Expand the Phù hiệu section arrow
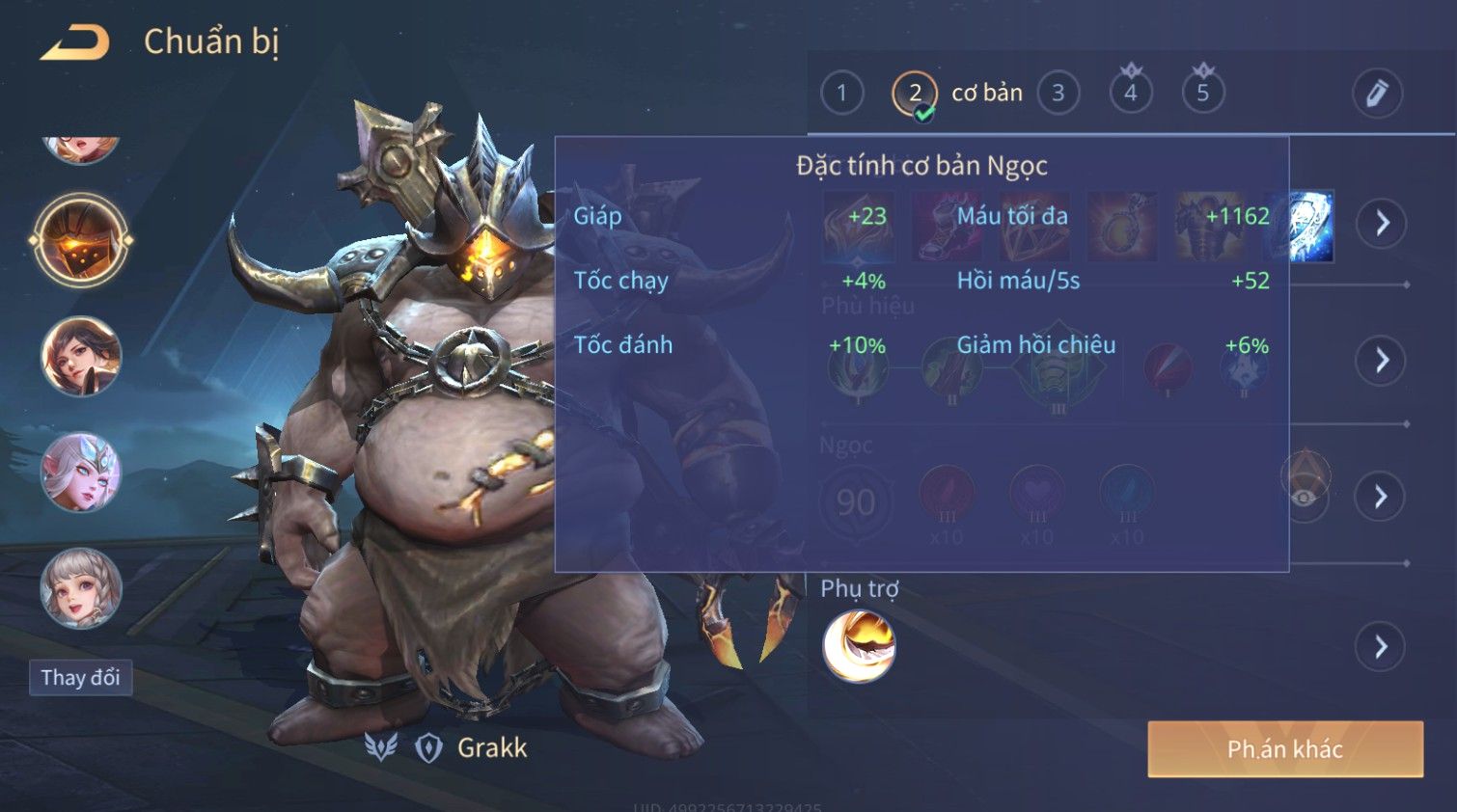The width and height of the screenshot is (1457, 812). point(1382,361)
